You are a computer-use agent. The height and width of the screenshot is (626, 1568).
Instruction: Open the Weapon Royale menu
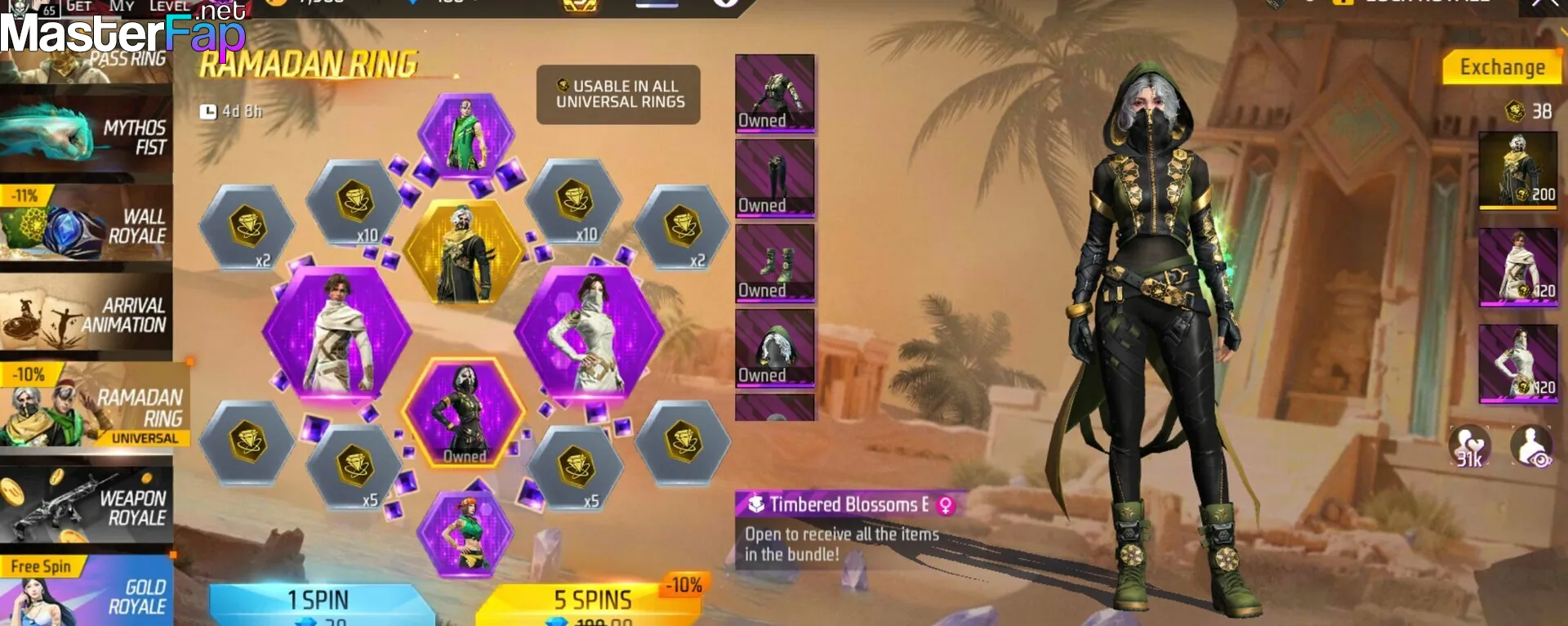pos(86,507)
